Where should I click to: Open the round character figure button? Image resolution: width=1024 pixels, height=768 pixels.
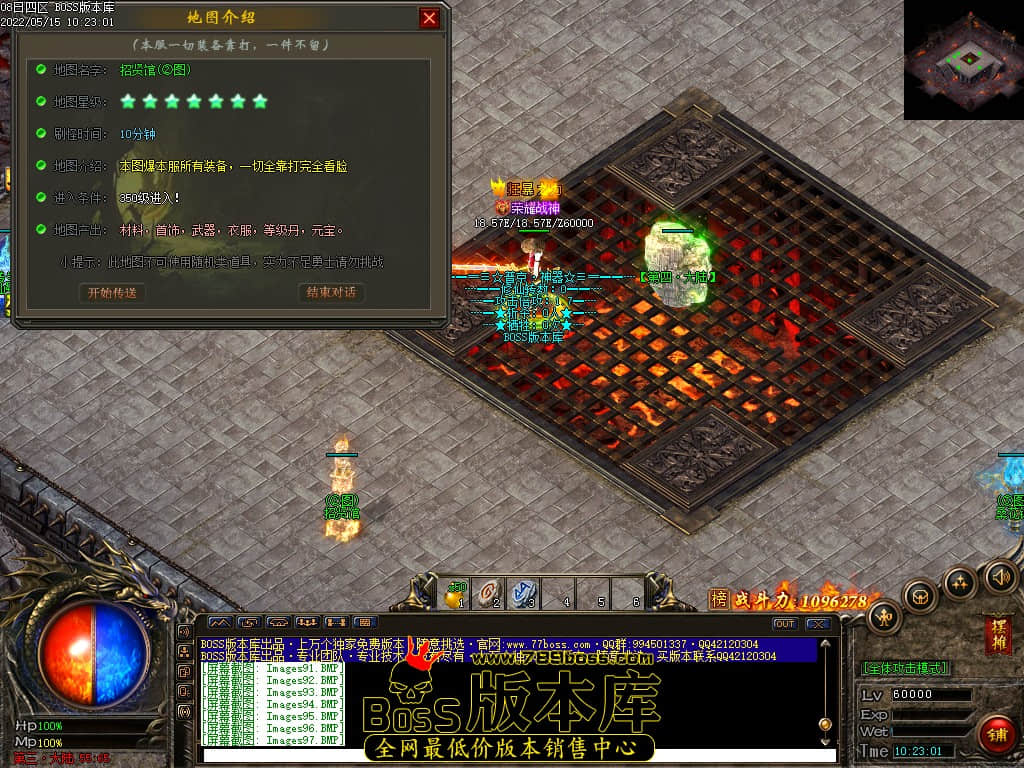tap(884, 617)
